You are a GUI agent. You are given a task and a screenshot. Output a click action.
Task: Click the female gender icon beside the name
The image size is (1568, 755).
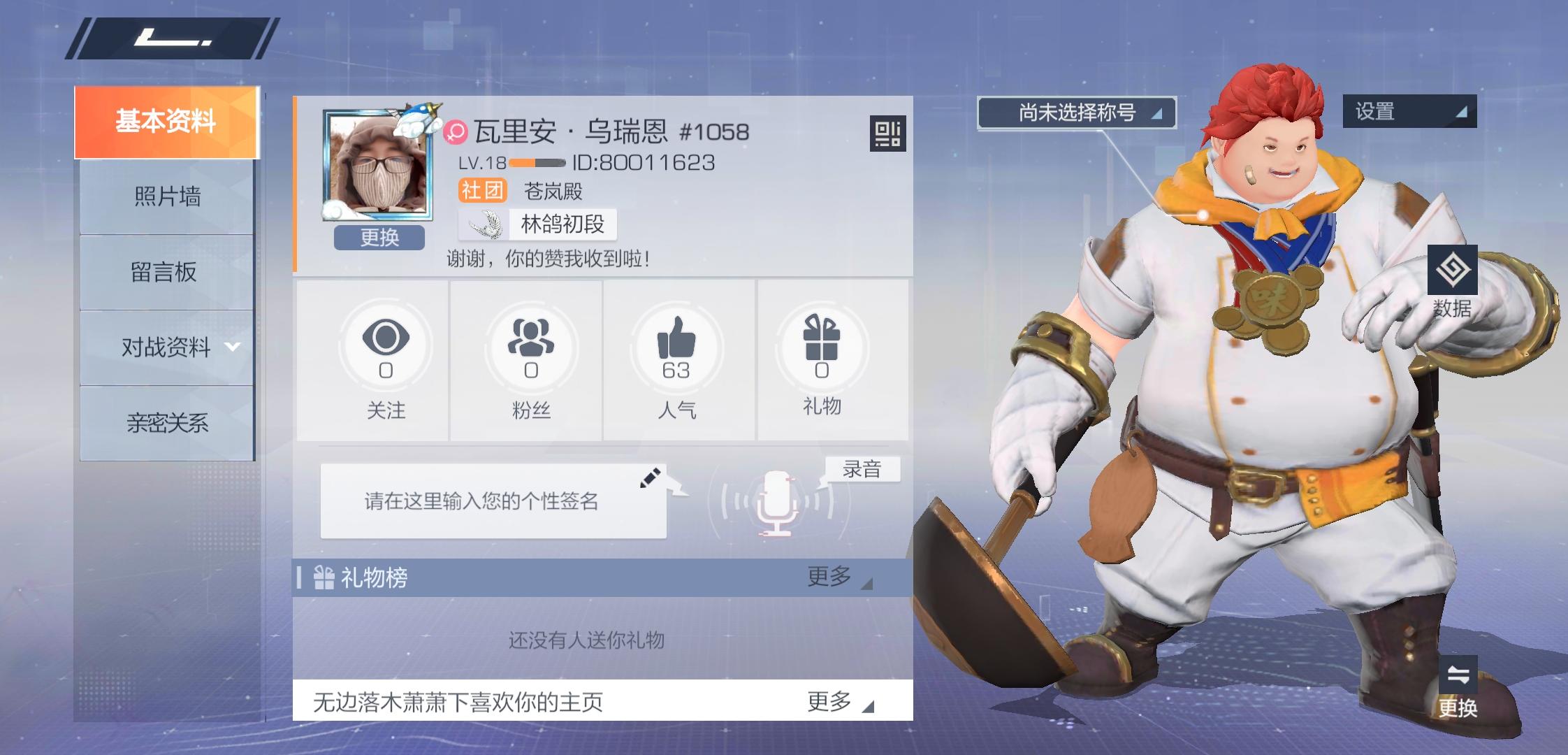tap(455, 130)
